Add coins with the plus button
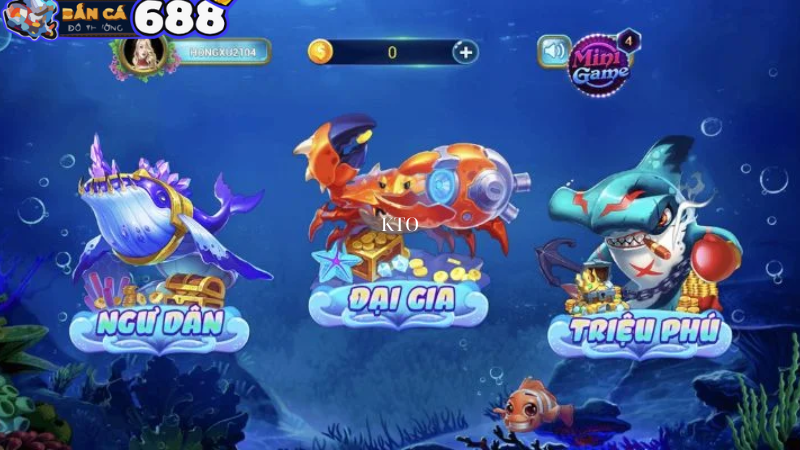 [464, 52]
